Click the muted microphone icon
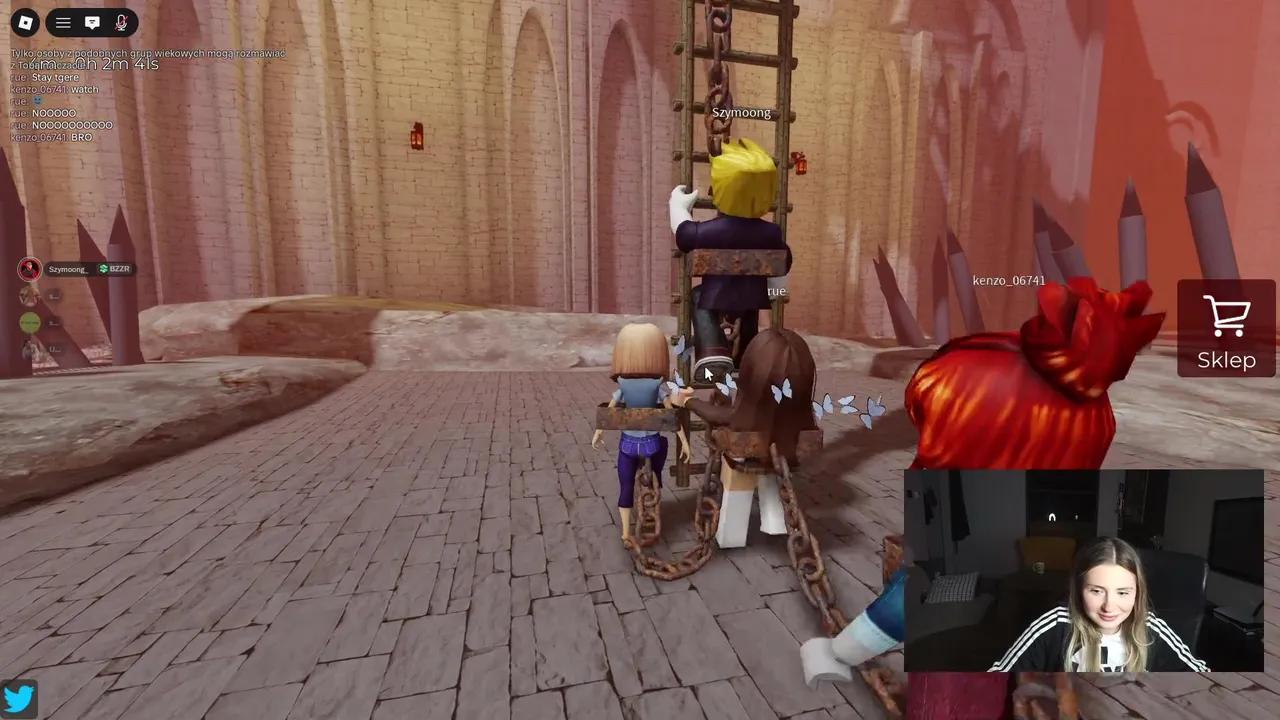Image resolution: width=1280 pixels, height=720 pixels. (x=120, y=22)
